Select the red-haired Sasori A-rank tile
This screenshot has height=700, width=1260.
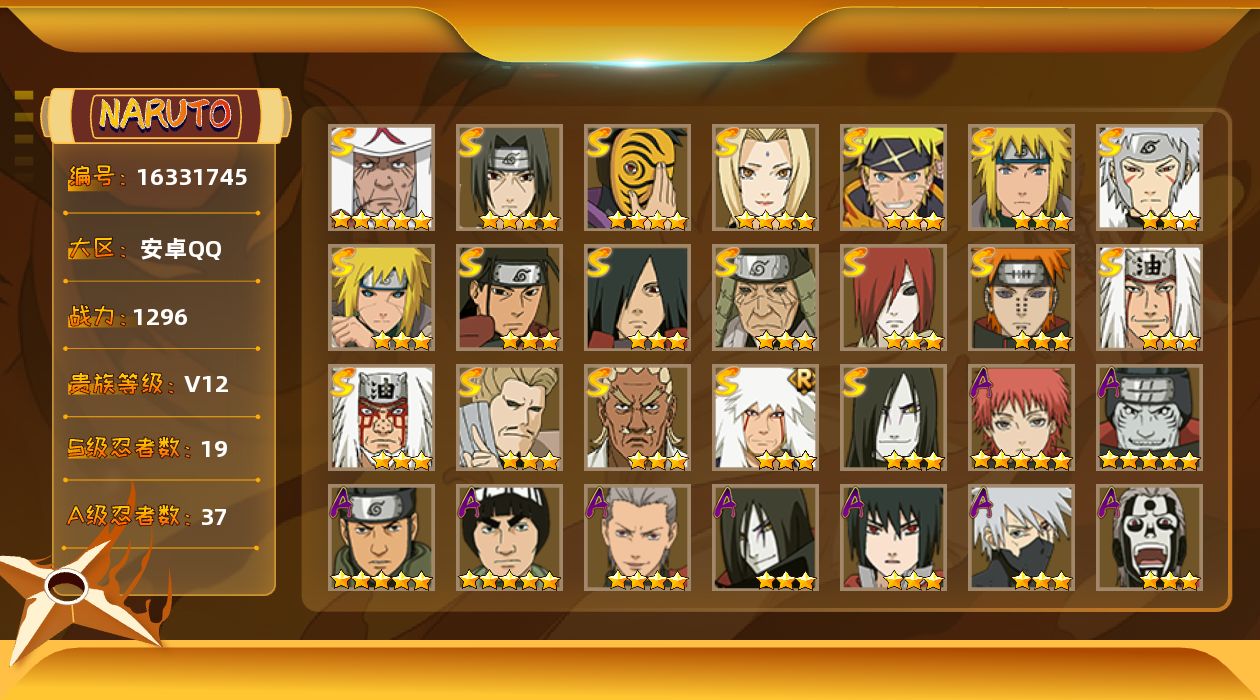click(1021, 417)
